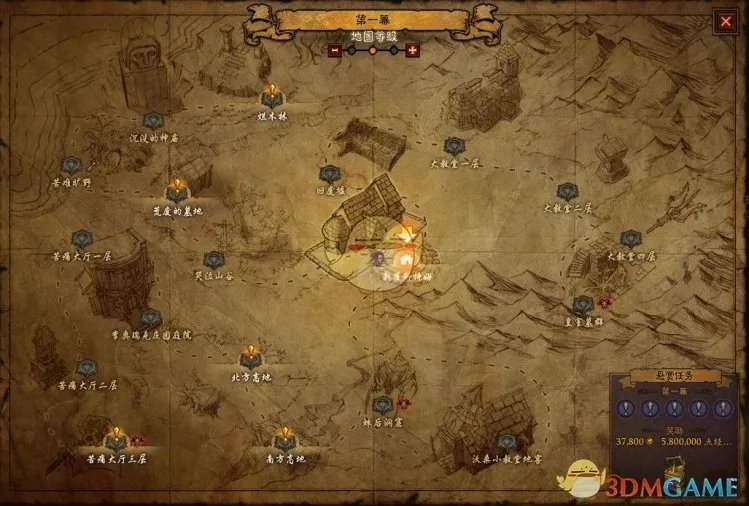This screenshot has height=506, width=749.
Task: Travel to the 哭泣山谷 waypoint
Action: (x=212, y=258)
